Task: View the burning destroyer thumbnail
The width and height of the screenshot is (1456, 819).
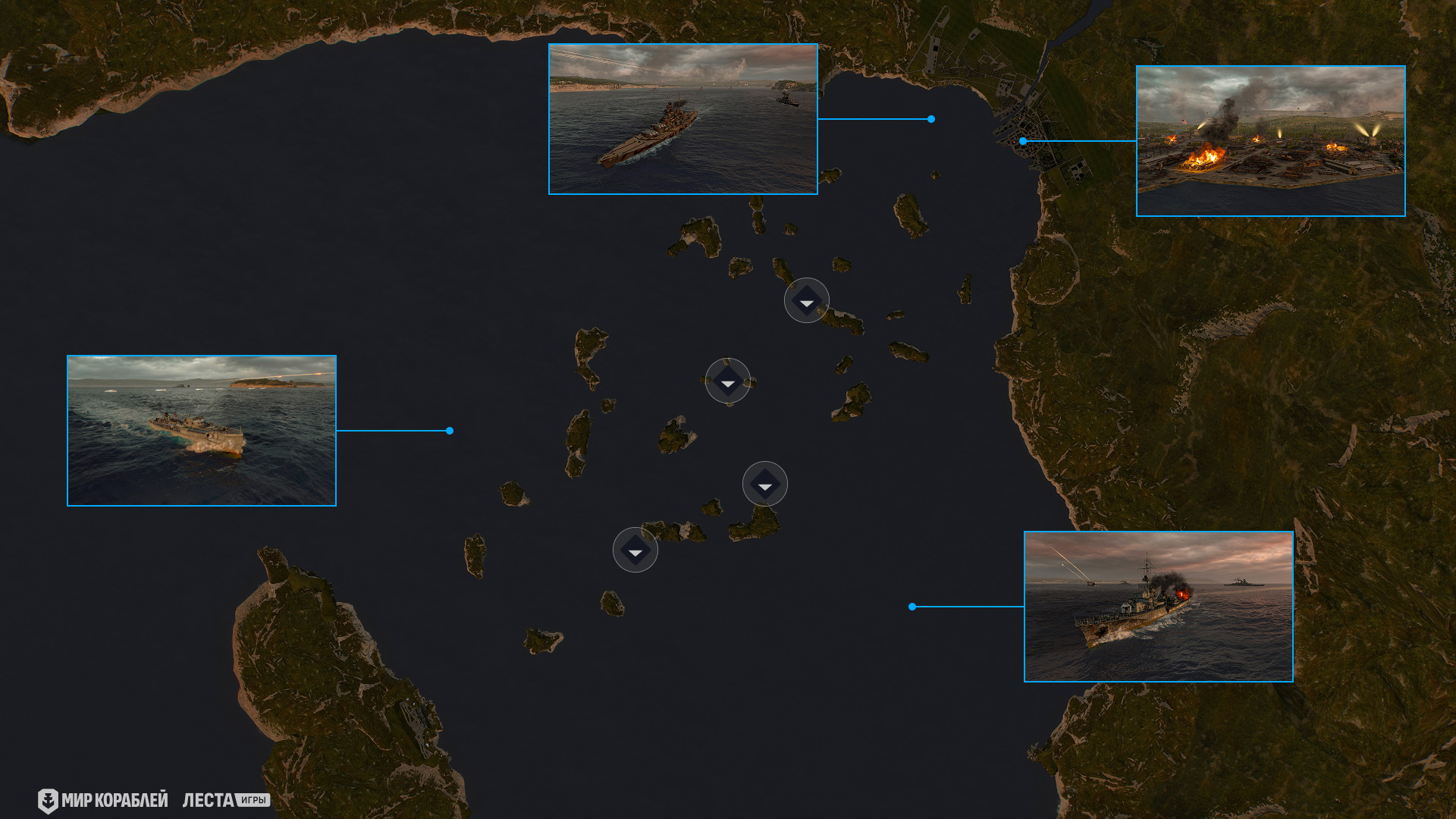Action: (1158, 607)
